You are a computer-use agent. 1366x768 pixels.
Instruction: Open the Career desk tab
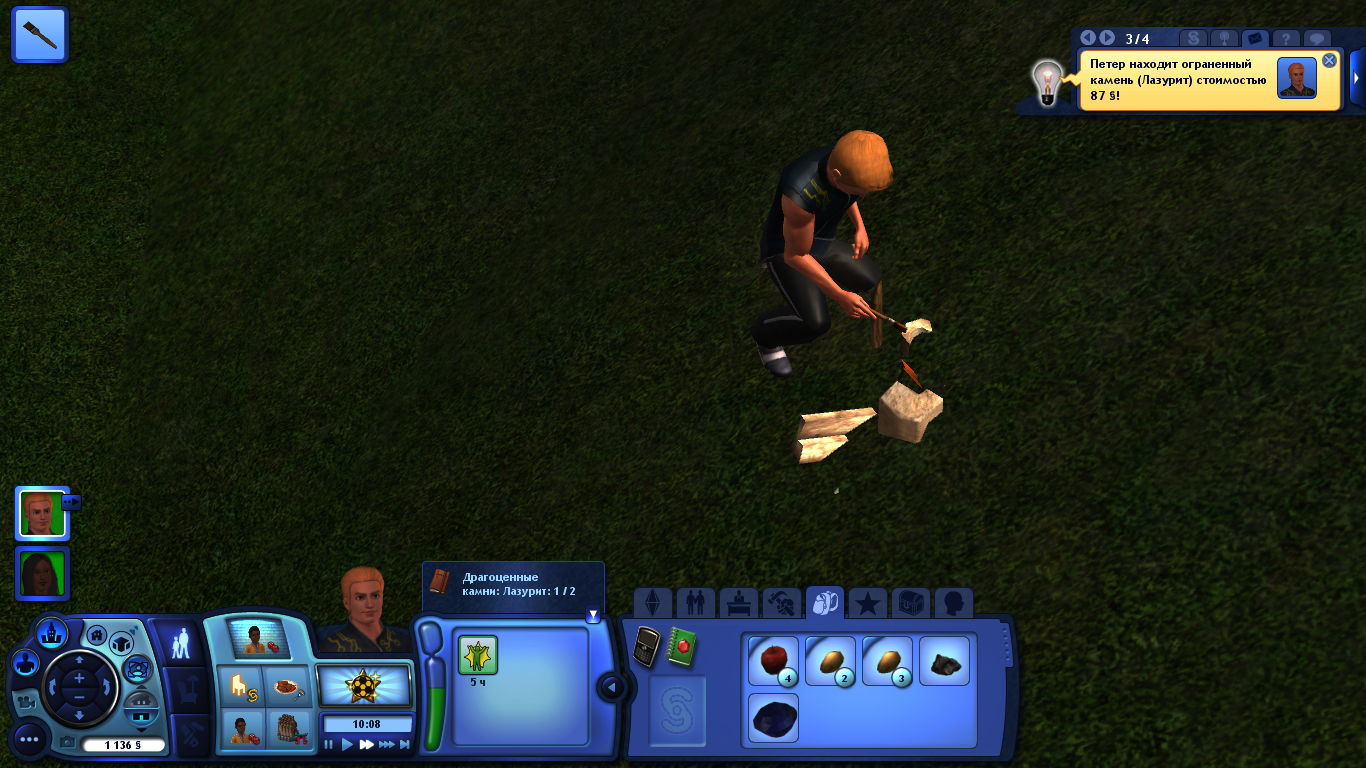tap(738, 603)
